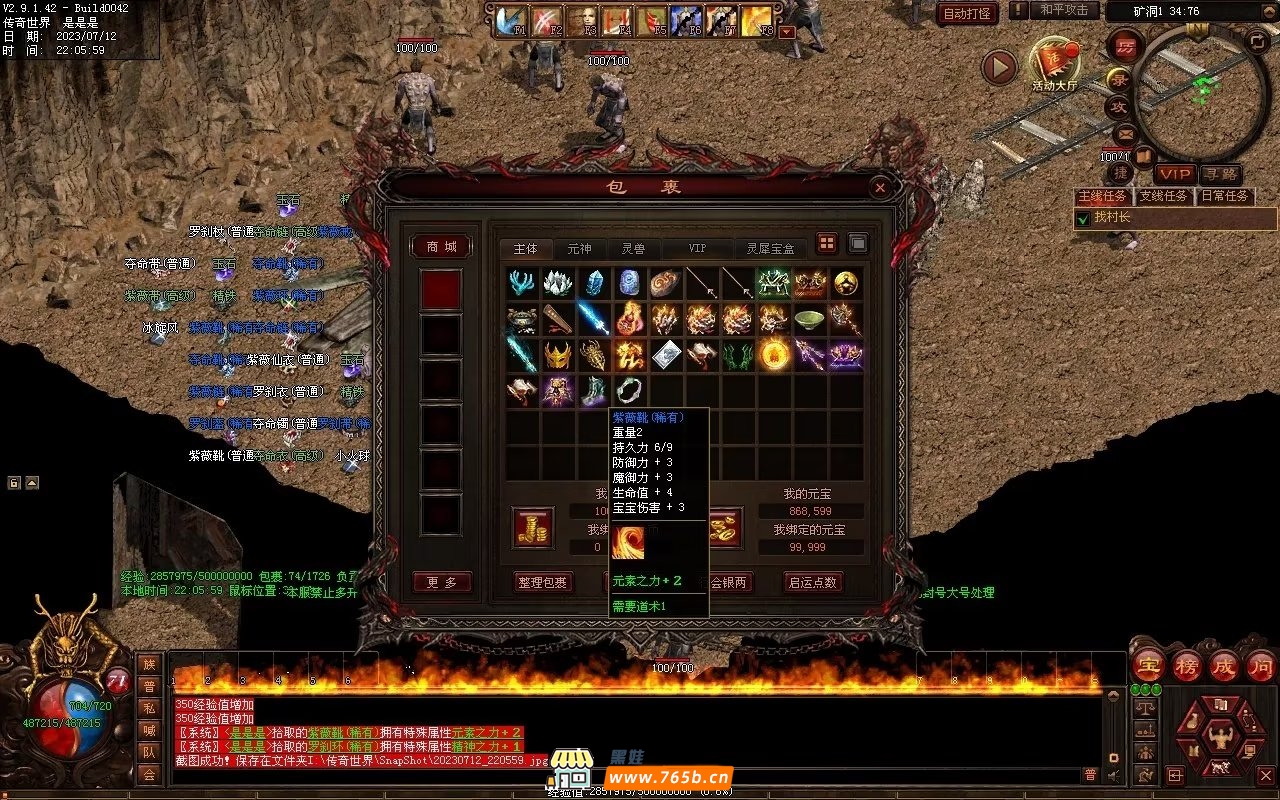This screenshot has width=1280, height=800.
Task: Toggle the 找村长 quest checkbox
Action: [x=1083, y=218]
